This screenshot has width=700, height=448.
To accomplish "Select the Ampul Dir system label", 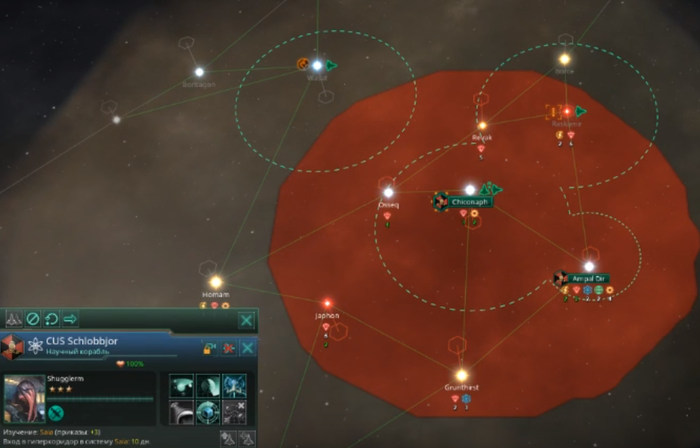I will click(589, 278).
